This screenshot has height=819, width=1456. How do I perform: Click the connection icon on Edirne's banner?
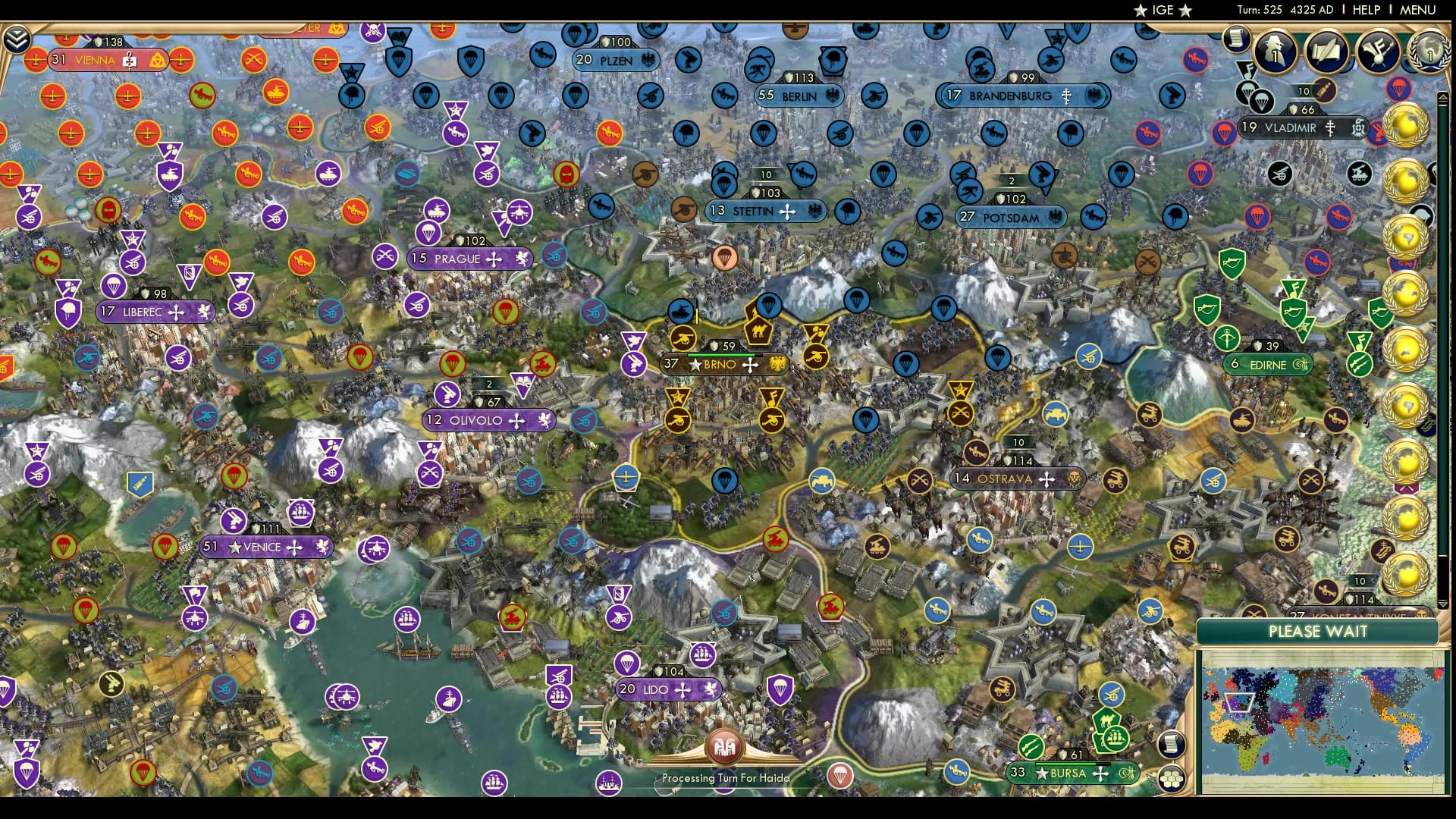point(1300,364)
